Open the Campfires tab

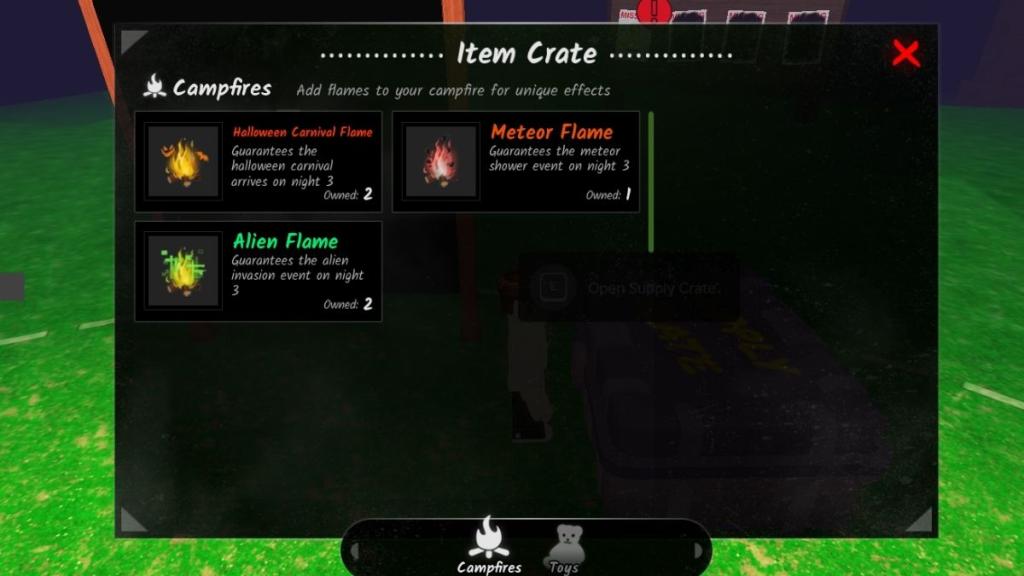click(489, 545)
